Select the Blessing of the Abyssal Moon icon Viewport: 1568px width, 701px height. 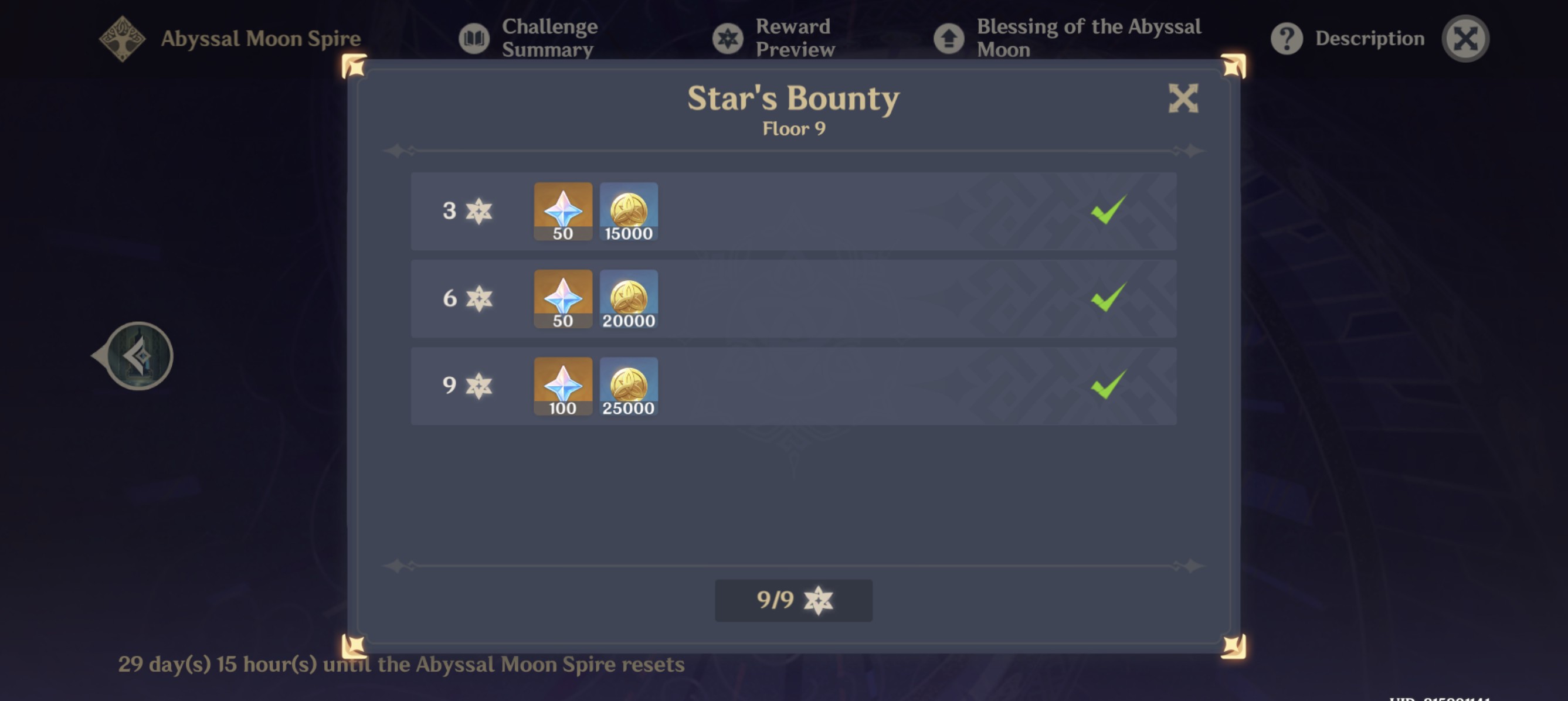pos(949,38)
